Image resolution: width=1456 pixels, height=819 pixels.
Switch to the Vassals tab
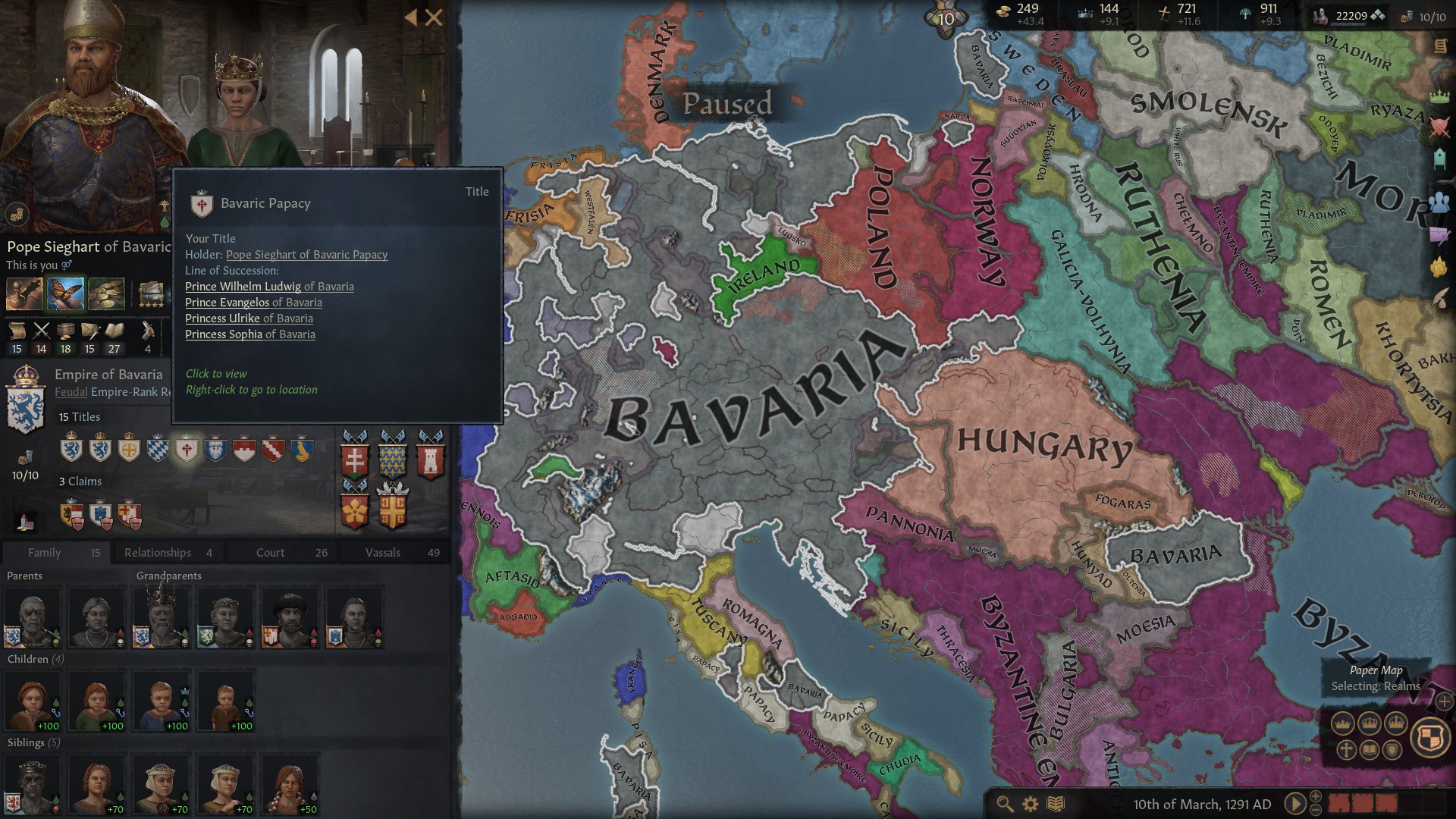383,552
